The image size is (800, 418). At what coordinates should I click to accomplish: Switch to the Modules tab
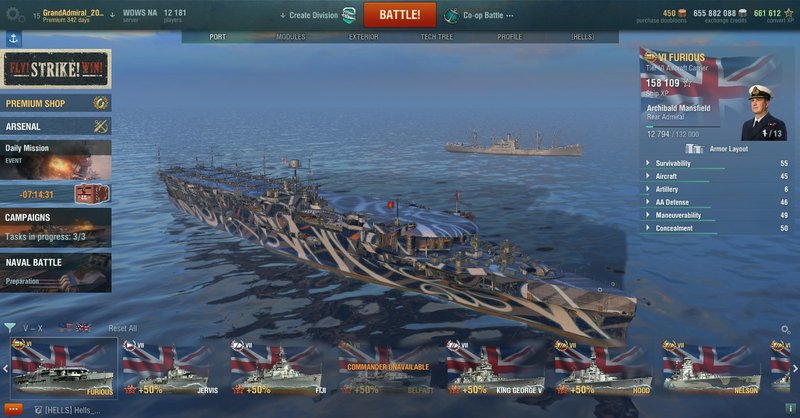point(290,37)
